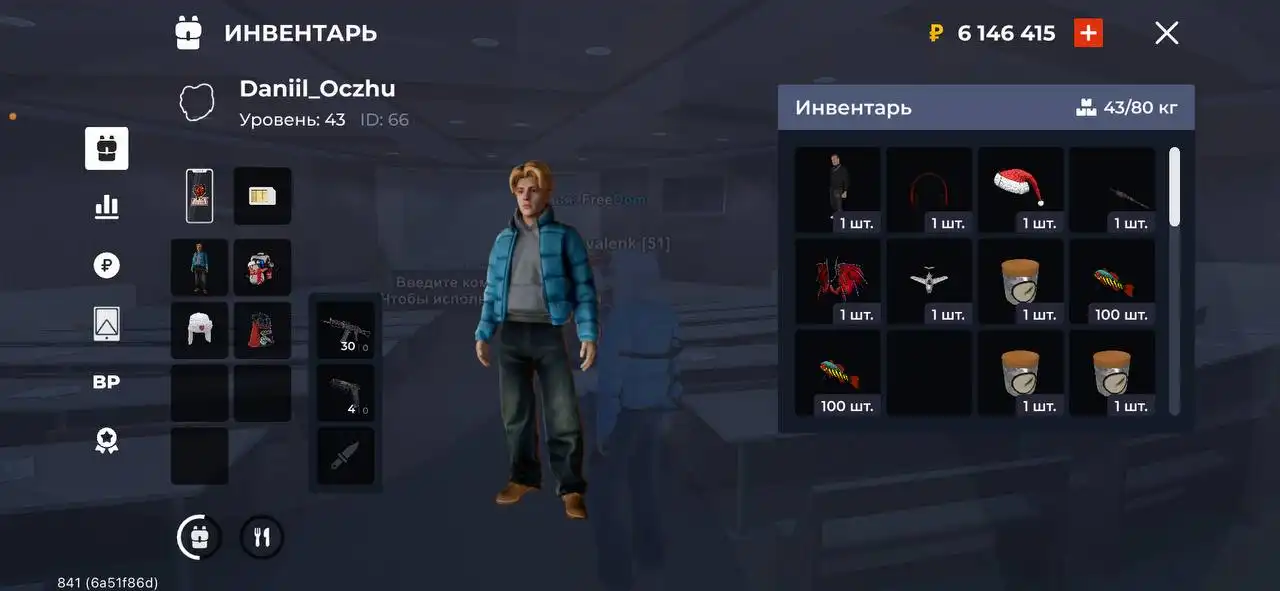The image size is (1280, 591).
Task: Select the knife weapon slot
Action: (x=346, y=456)
